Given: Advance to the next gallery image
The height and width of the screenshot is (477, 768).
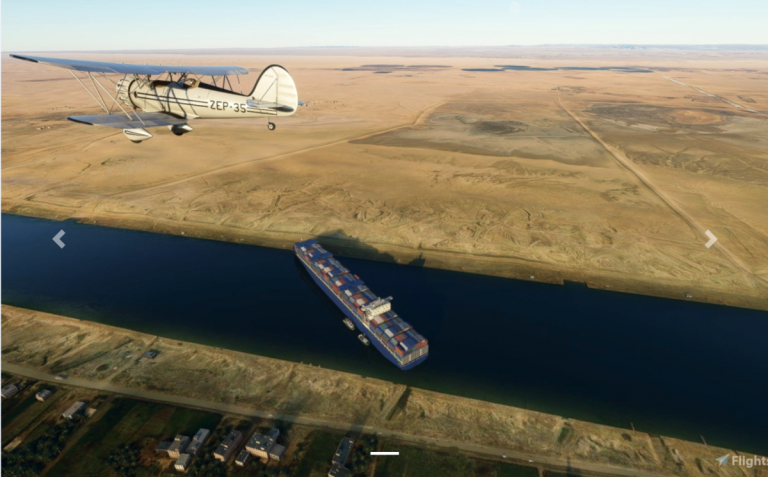Looking at the screenshot, I should tap(710, 239).
